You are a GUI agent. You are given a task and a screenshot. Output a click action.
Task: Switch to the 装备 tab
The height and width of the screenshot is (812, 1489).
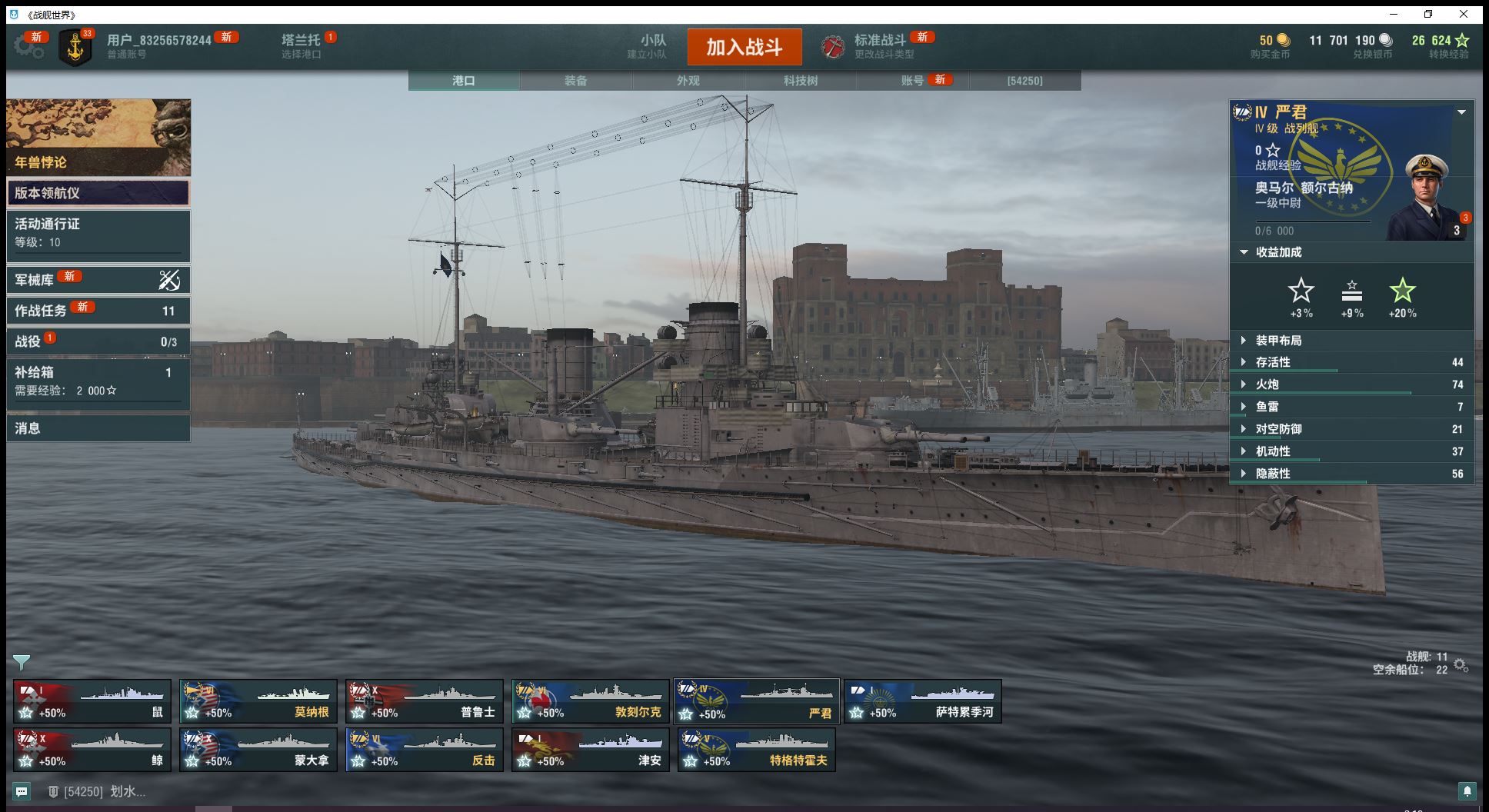575,81
